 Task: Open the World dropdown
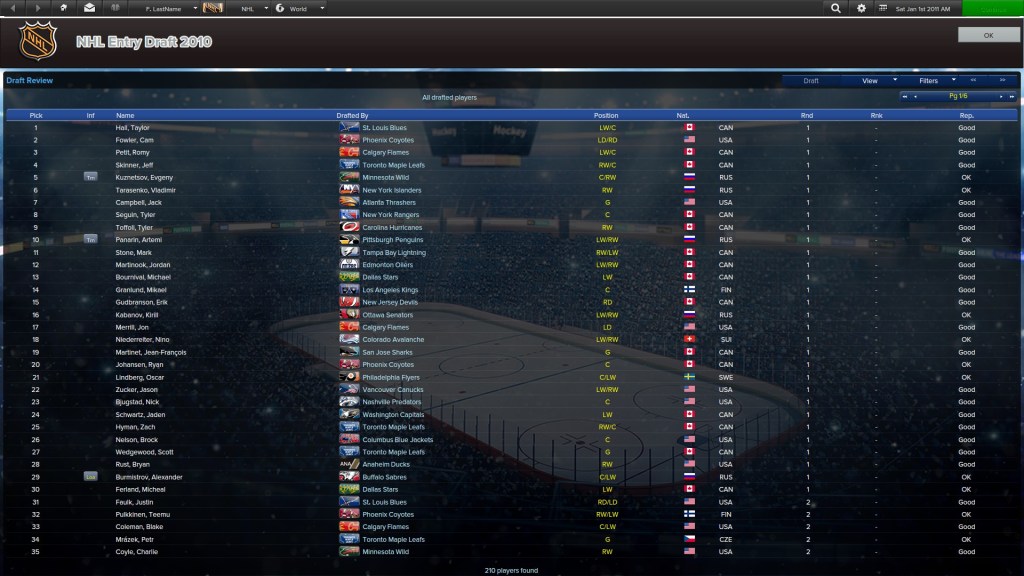(304, 8)
